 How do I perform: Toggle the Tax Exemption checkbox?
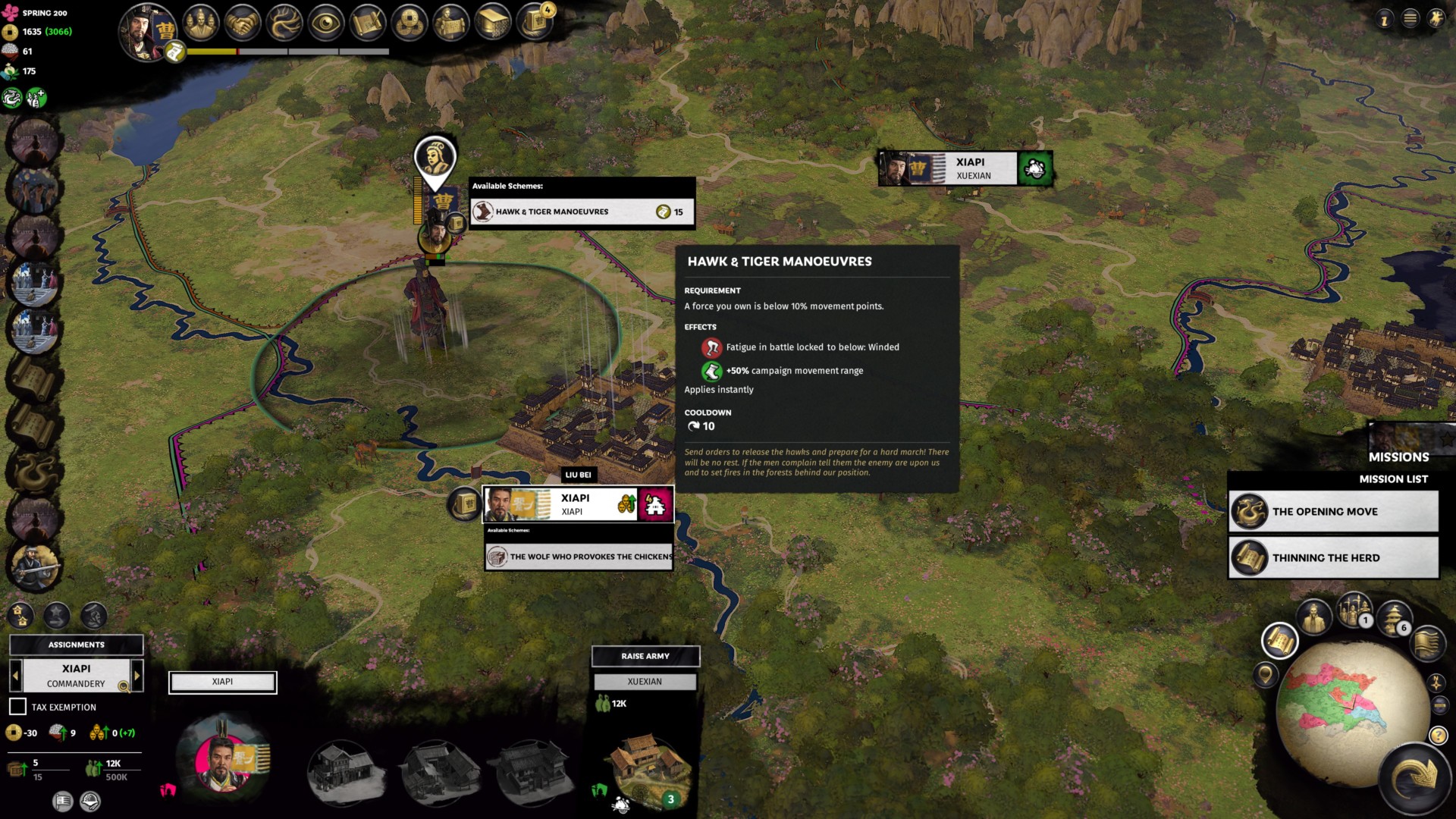pyautogui.click(x=17, y=707)
